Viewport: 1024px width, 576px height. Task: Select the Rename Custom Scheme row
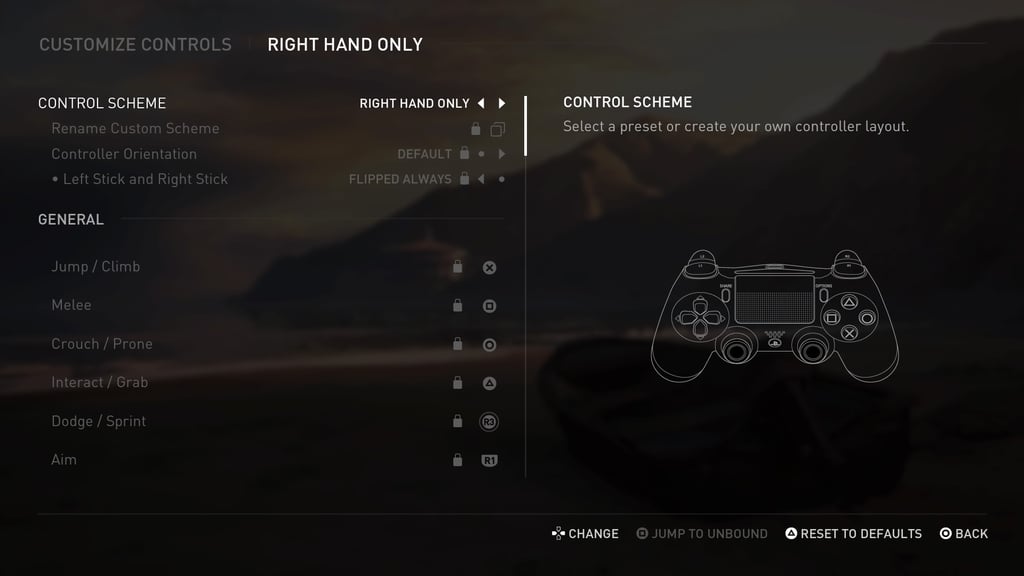tap(135, 128)
